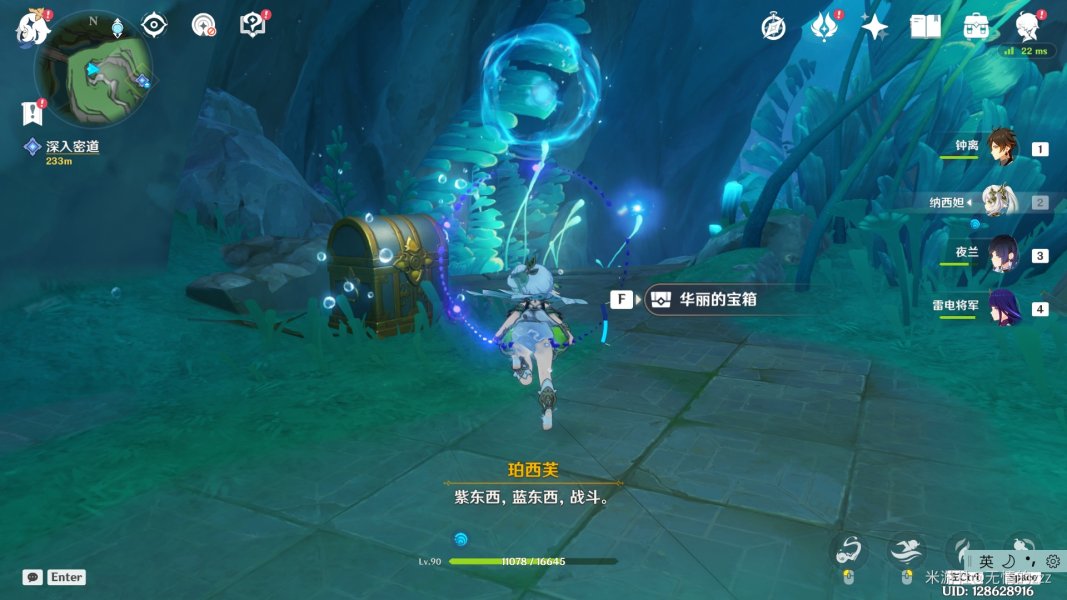Open the winged emblem icon with red alert

click(824, 27)
